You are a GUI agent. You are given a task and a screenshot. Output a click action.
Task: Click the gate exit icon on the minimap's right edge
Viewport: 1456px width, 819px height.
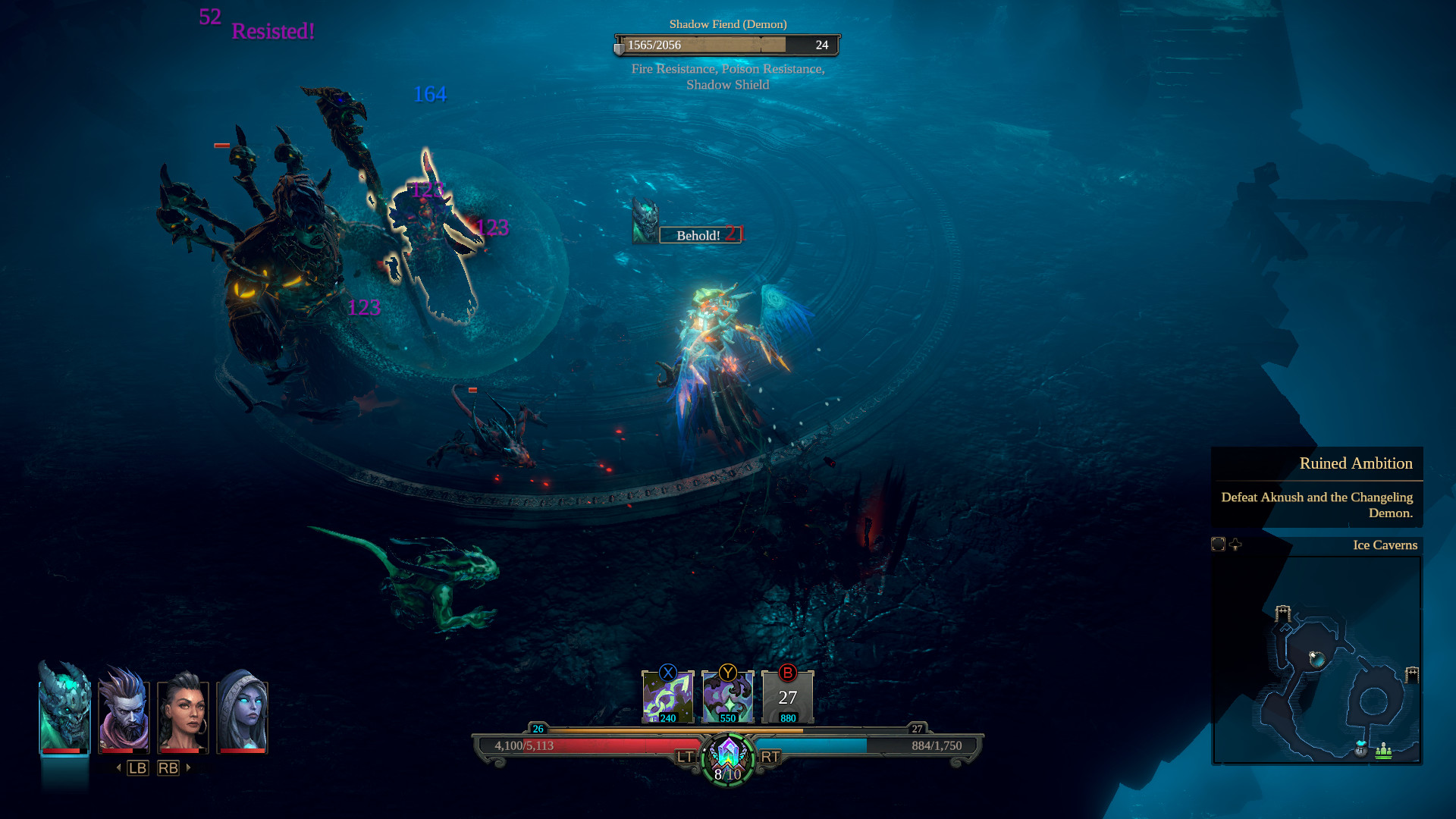(x=1411, y=675)
